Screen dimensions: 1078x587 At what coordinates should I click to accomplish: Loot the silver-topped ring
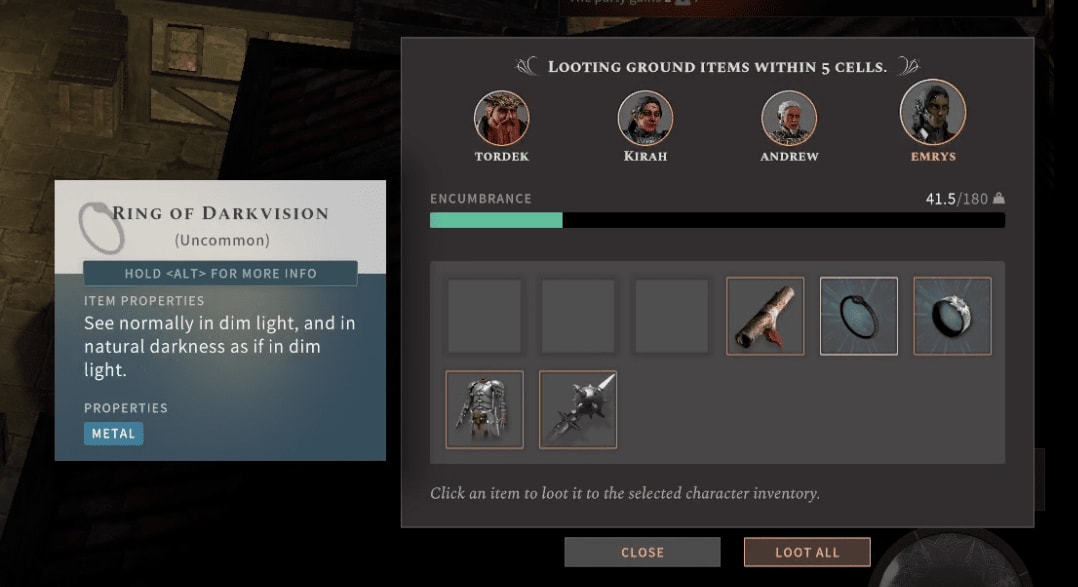(952, 316)
